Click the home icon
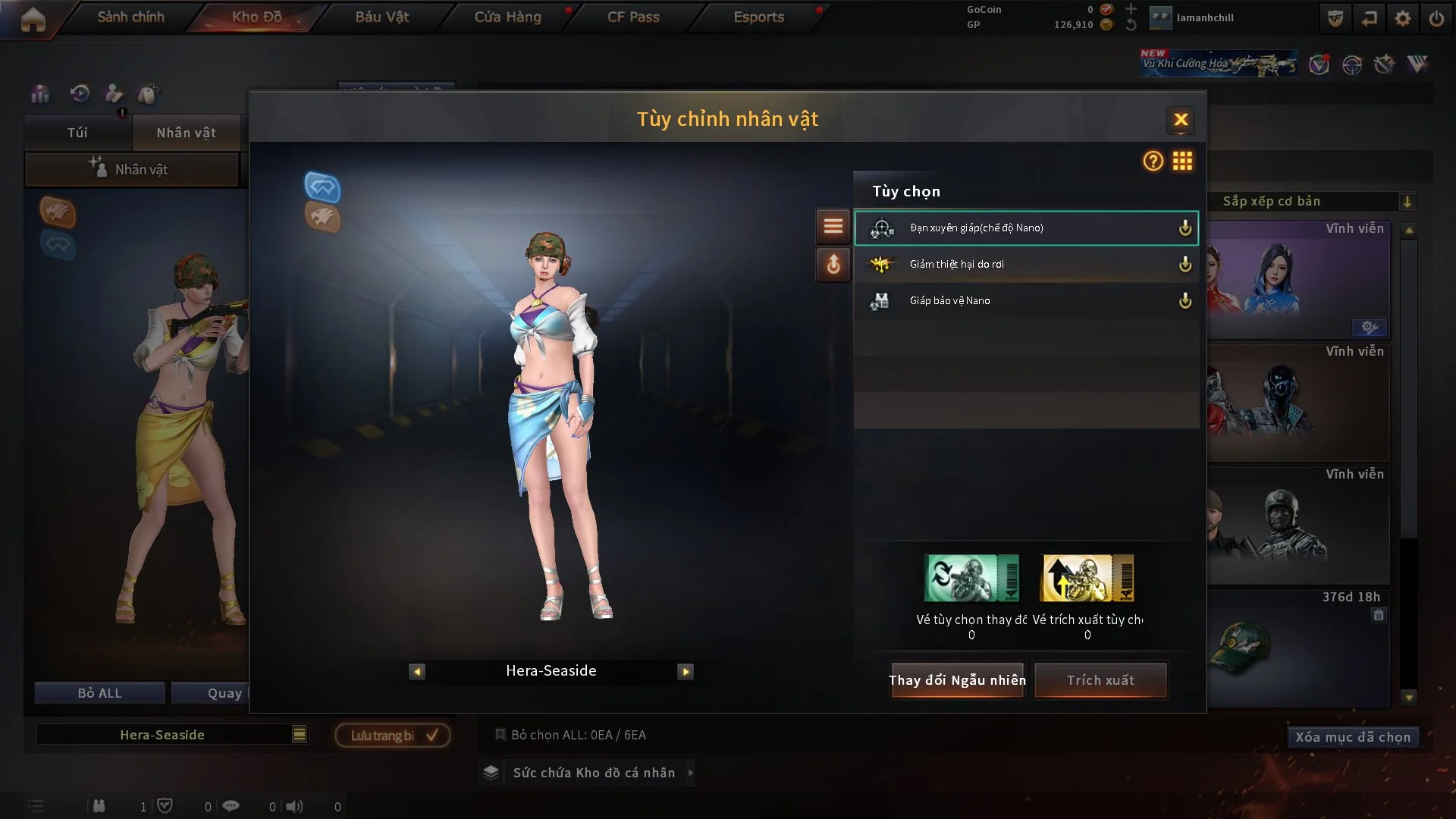 pos(33,20)
